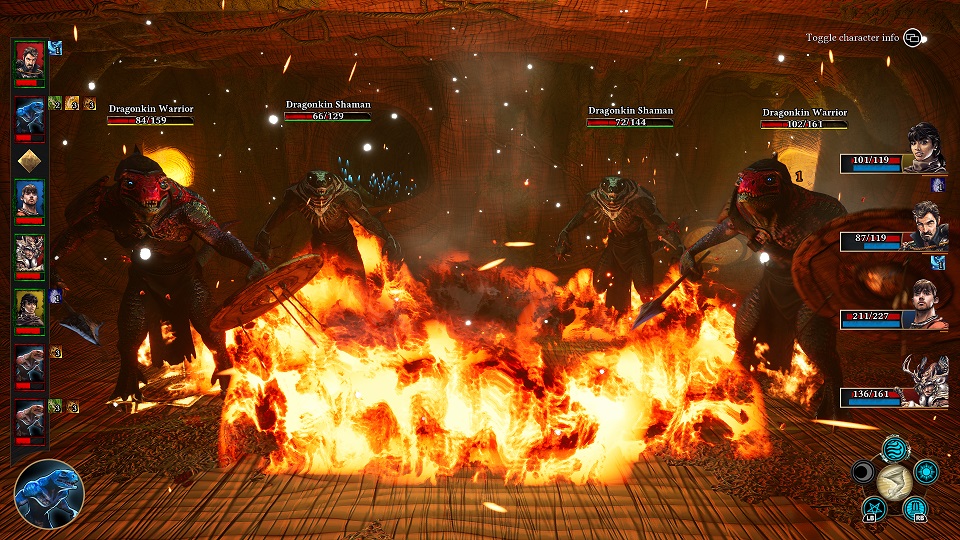The height and width of the screenshot is (540, 960).
Task: Activate the blue sun ability icon
Action: click(926, 472)
